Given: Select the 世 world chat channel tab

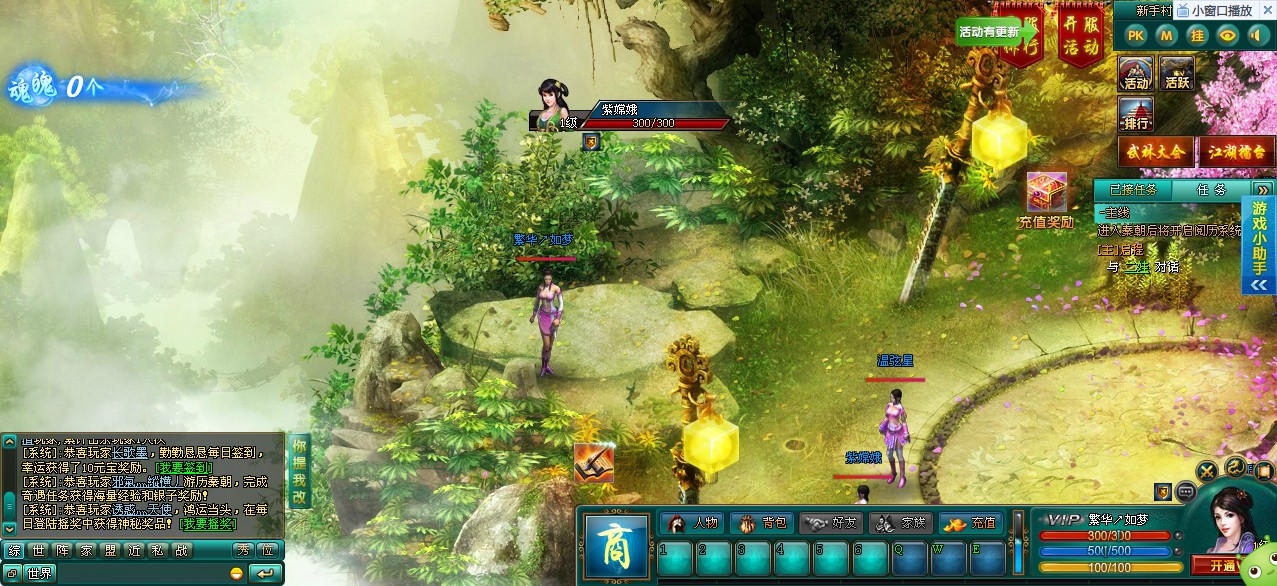Looking at the screenshot, I should pyautogui.click(x=37, y=550).
